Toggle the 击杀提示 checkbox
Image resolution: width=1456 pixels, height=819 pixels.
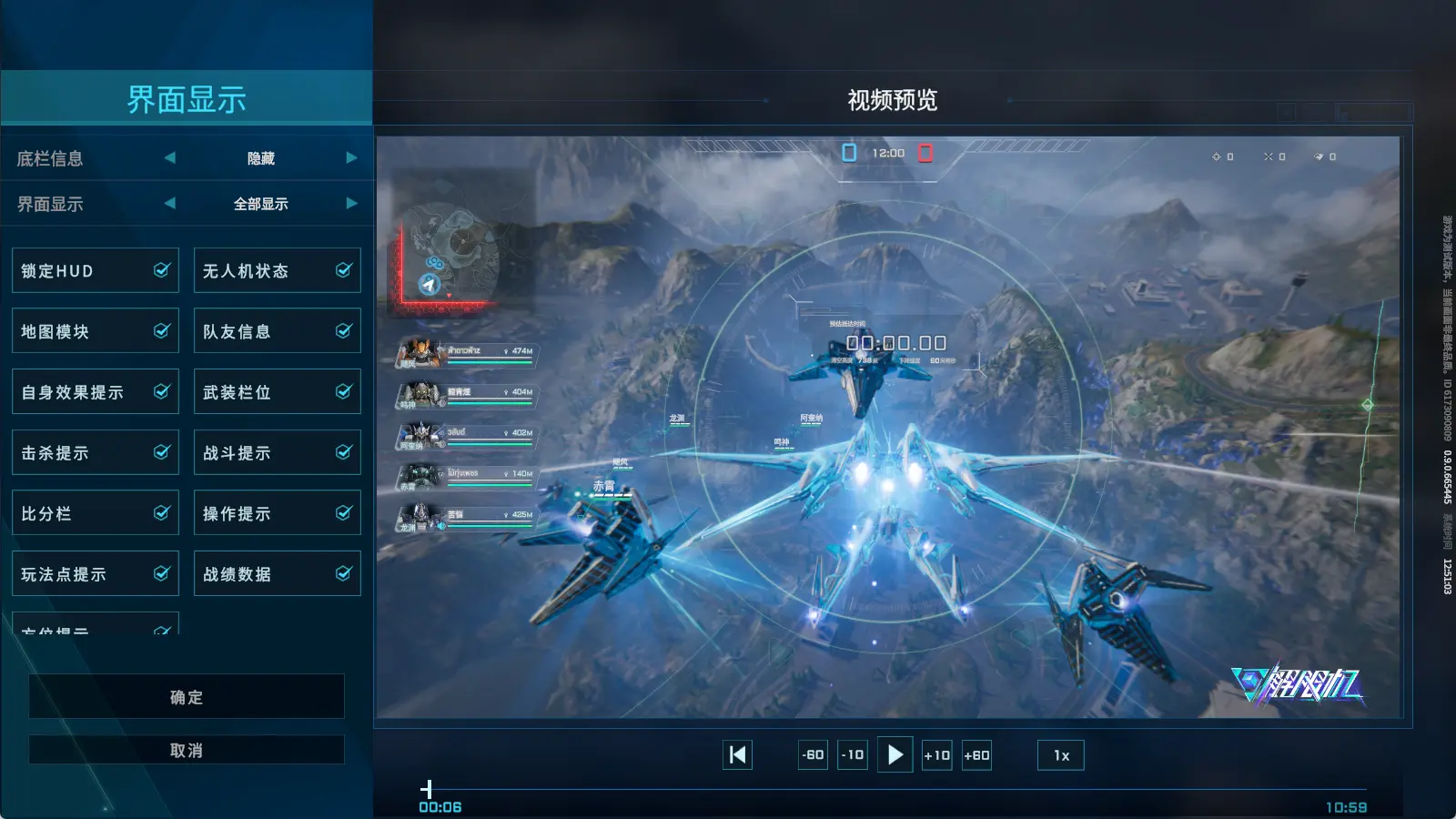(x=162, y=452)
